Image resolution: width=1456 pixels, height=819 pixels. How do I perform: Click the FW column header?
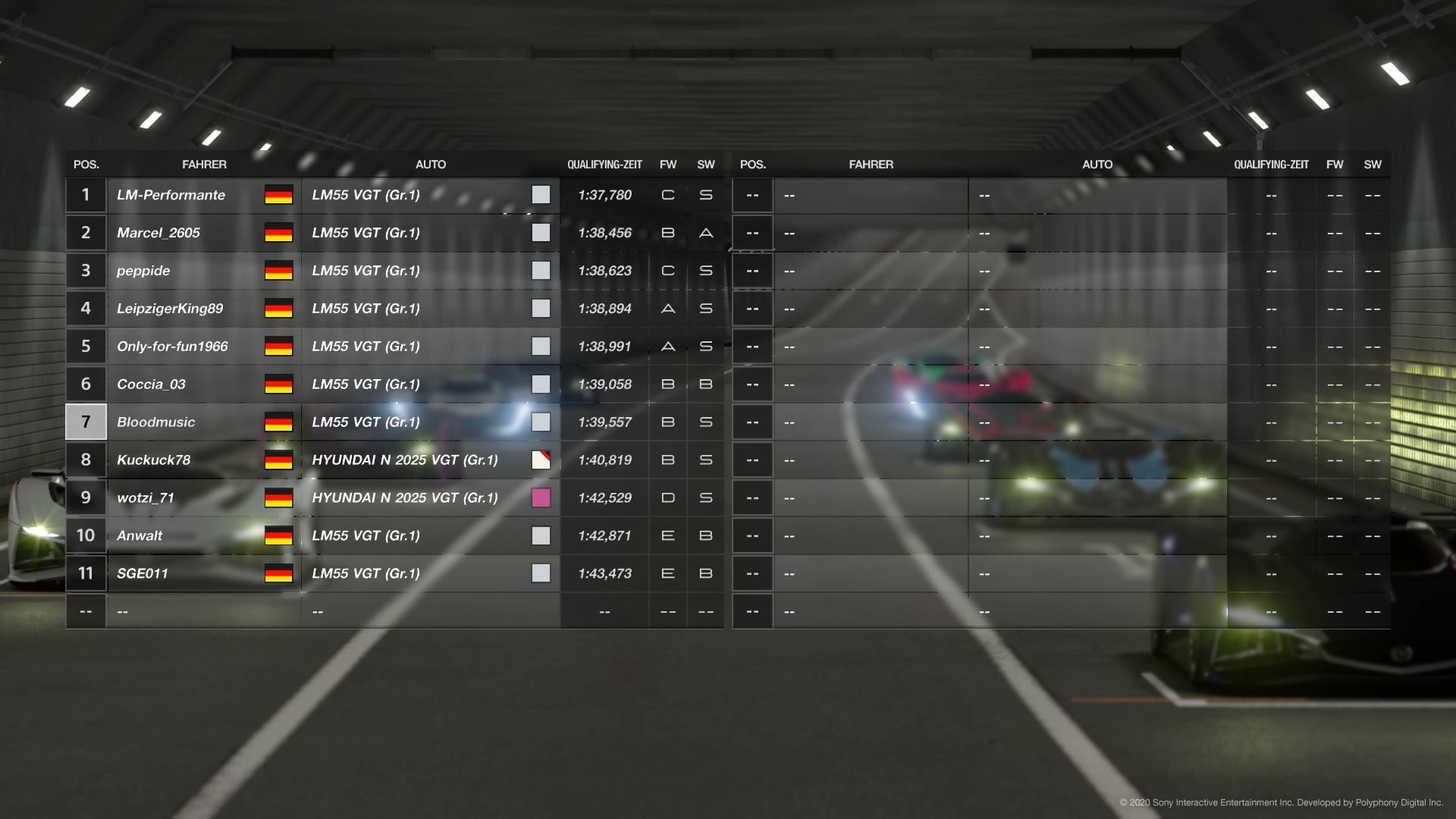pyautogui.click(x=667, y=164)
